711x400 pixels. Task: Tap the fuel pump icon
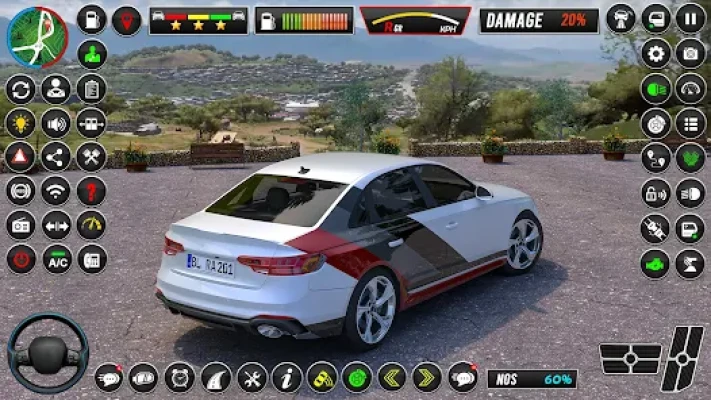tap(92, 19)
